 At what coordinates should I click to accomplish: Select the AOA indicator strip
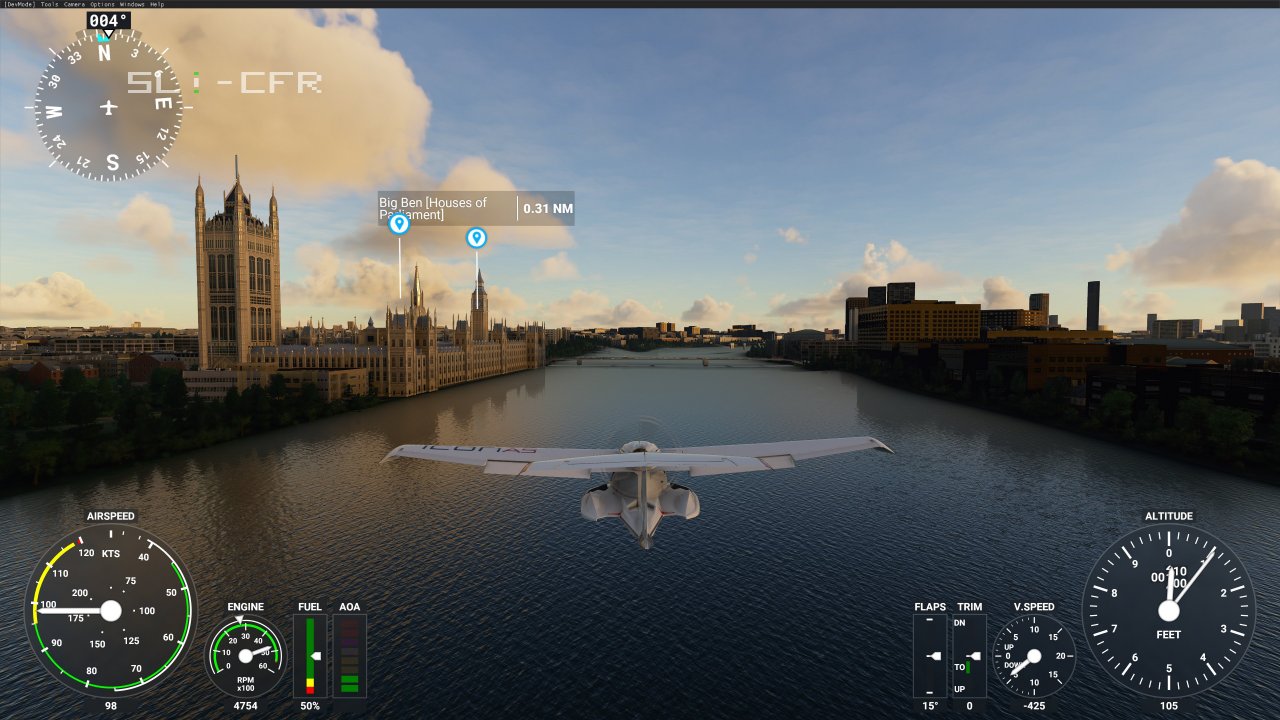tap(349, 655)
